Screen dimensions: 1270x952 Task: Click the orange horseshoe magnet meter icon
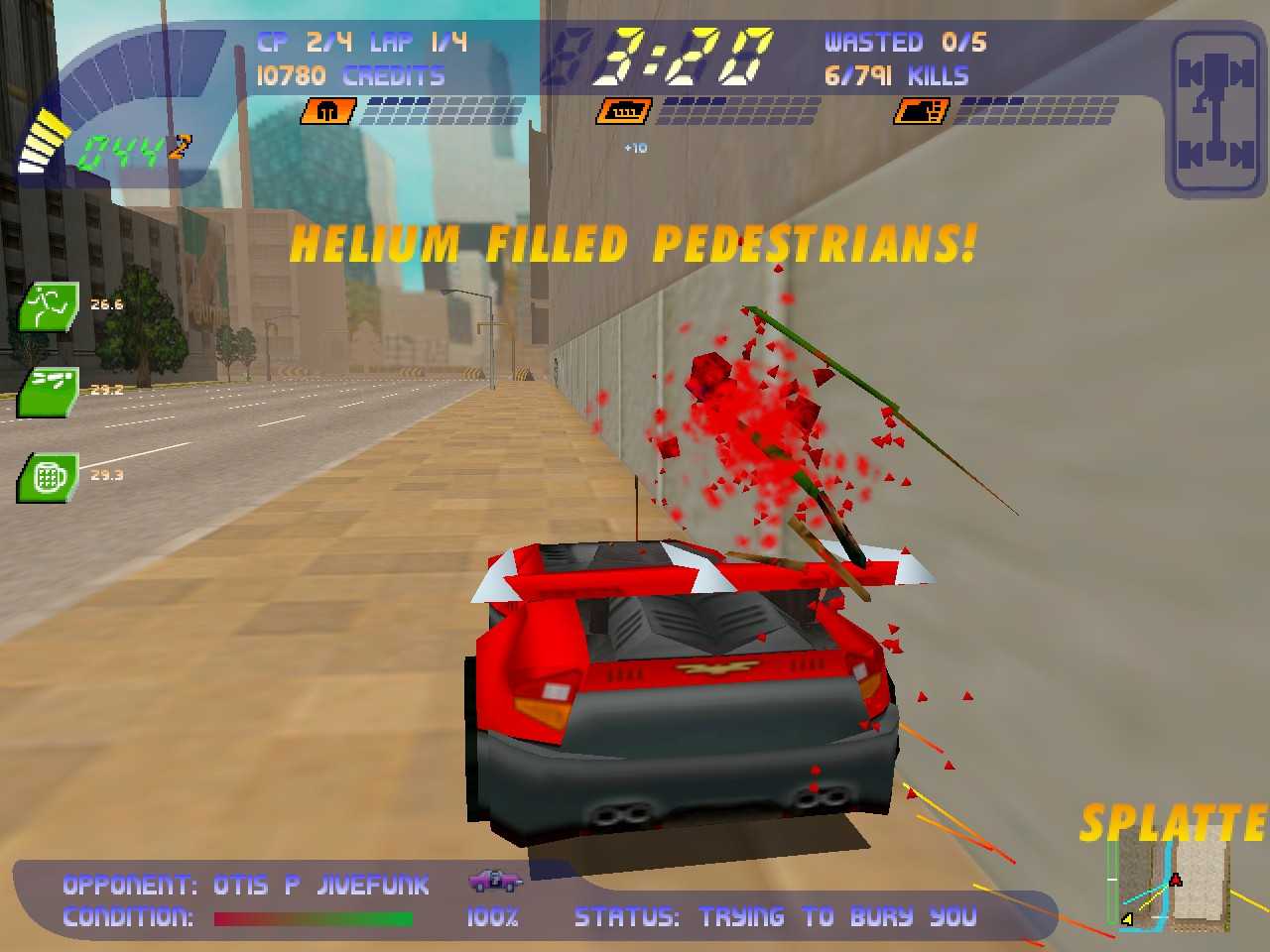tap(327, 111)
